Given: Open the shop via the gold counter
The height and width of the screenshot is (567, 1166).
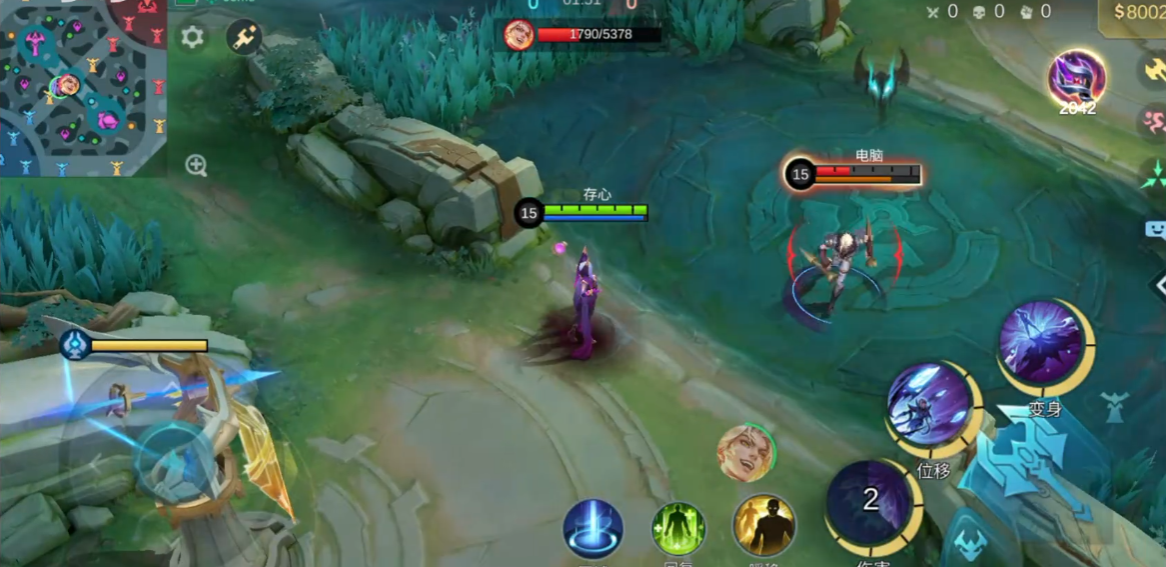Looking at the screenshot, I should (x=1140, y=13).
